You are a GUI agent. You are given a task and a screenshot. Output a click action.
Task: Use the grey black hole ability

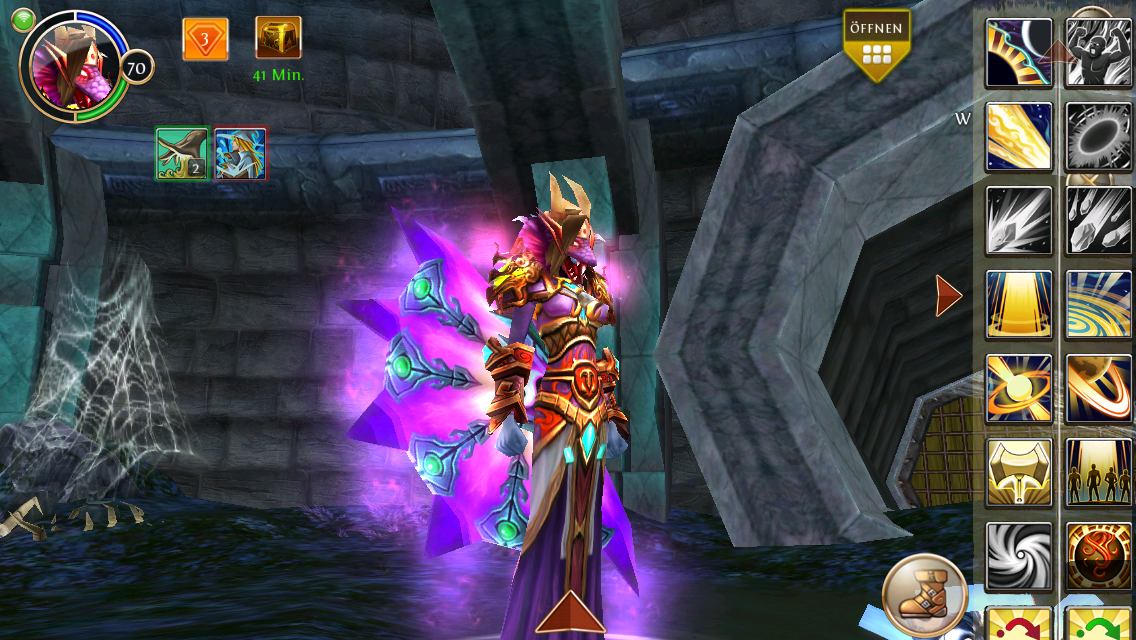1097,136
